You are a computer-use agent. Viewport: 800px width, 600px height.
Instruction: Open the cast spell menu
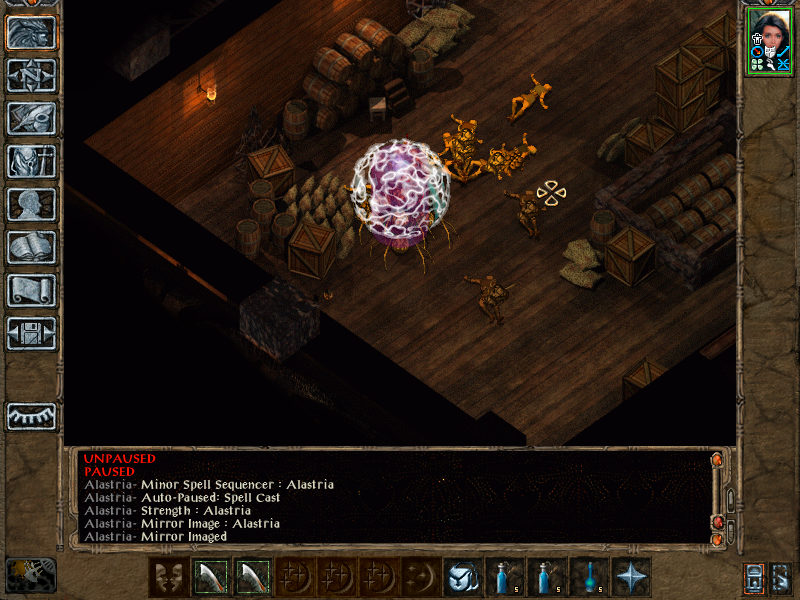pyautogui.click(x=462, y=577)
